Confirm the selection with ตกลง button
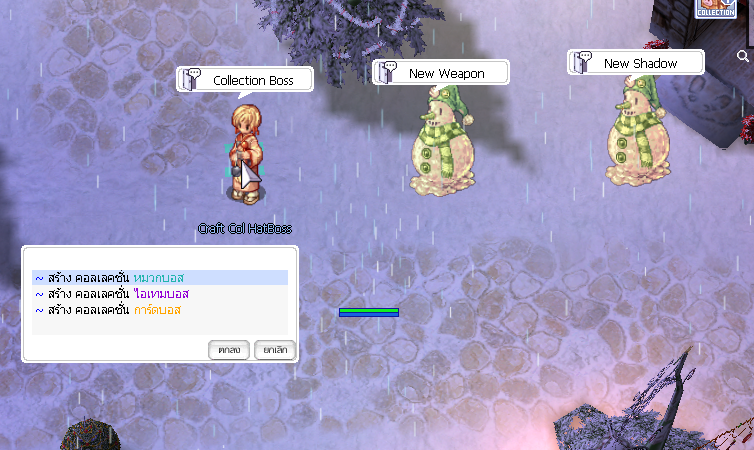Image resolution: width=754 pixels, height=450 pixels. tap(228, 350)
